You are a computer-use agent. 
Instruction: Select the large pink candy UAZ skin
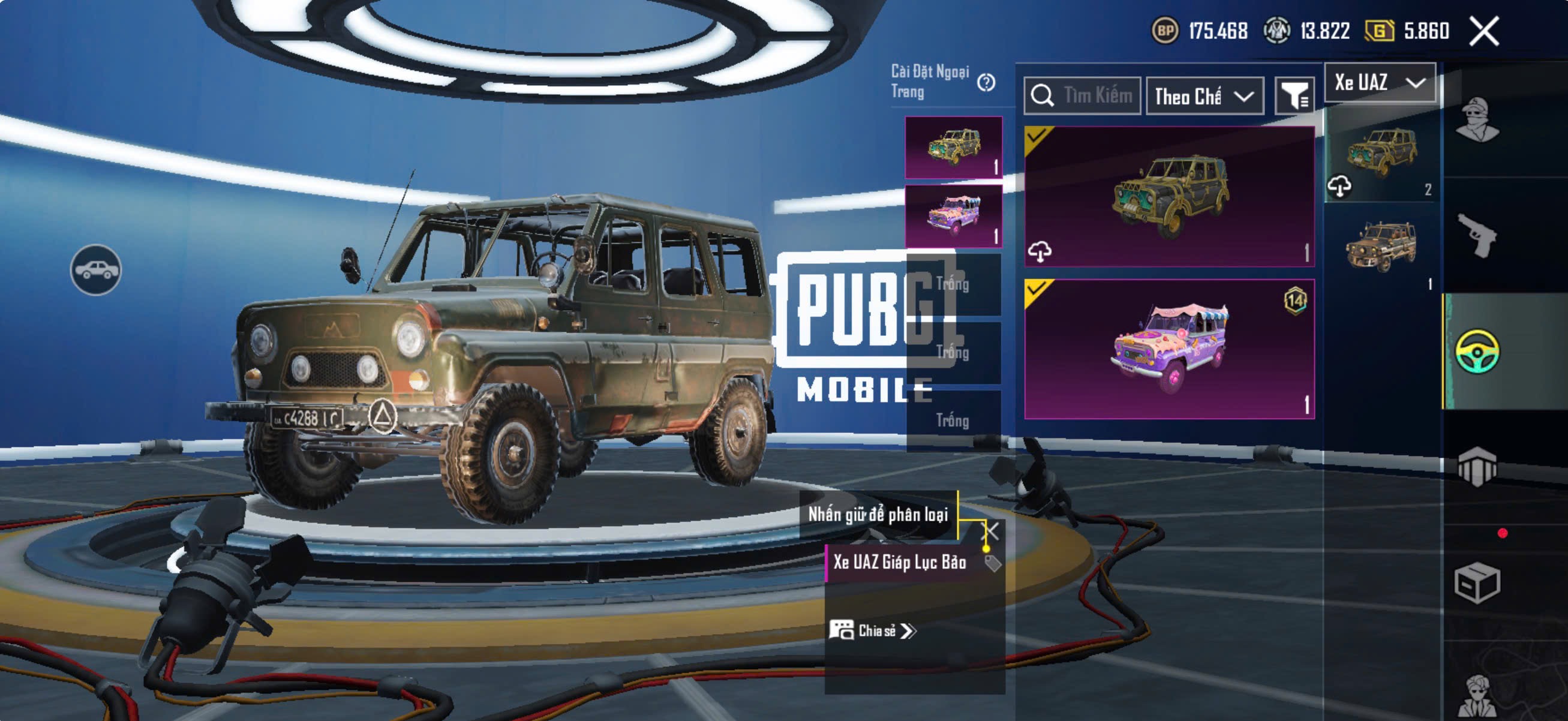[x=1169, y=349]
